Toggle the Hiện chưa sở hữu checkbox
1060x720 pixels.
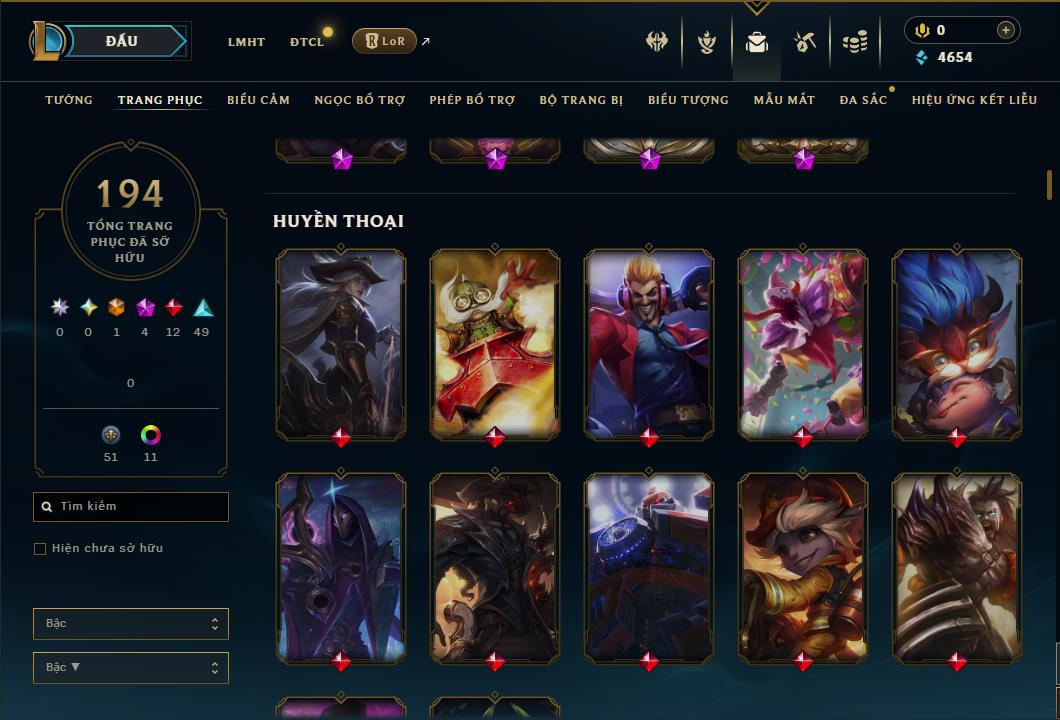(40, 549)
